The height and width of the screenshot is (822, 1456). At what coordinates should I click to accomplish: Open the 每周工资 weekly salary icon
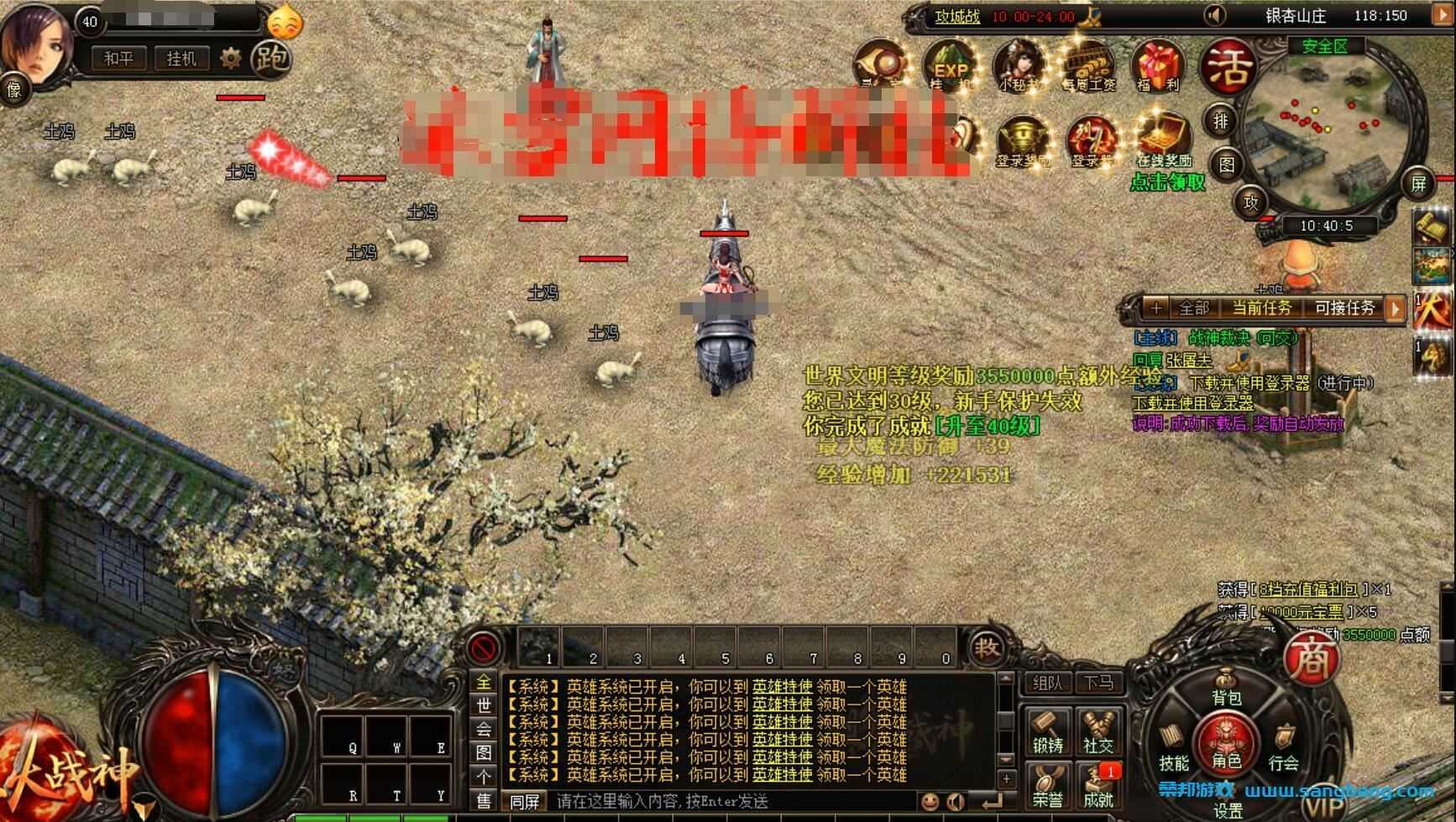(x=1088, y=65)
